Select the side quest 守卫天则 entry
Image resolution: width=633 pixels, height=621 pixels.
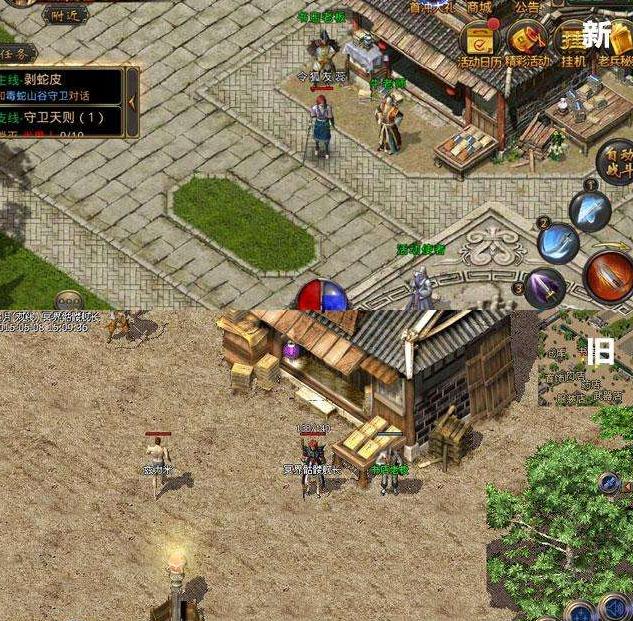[62, 118]
